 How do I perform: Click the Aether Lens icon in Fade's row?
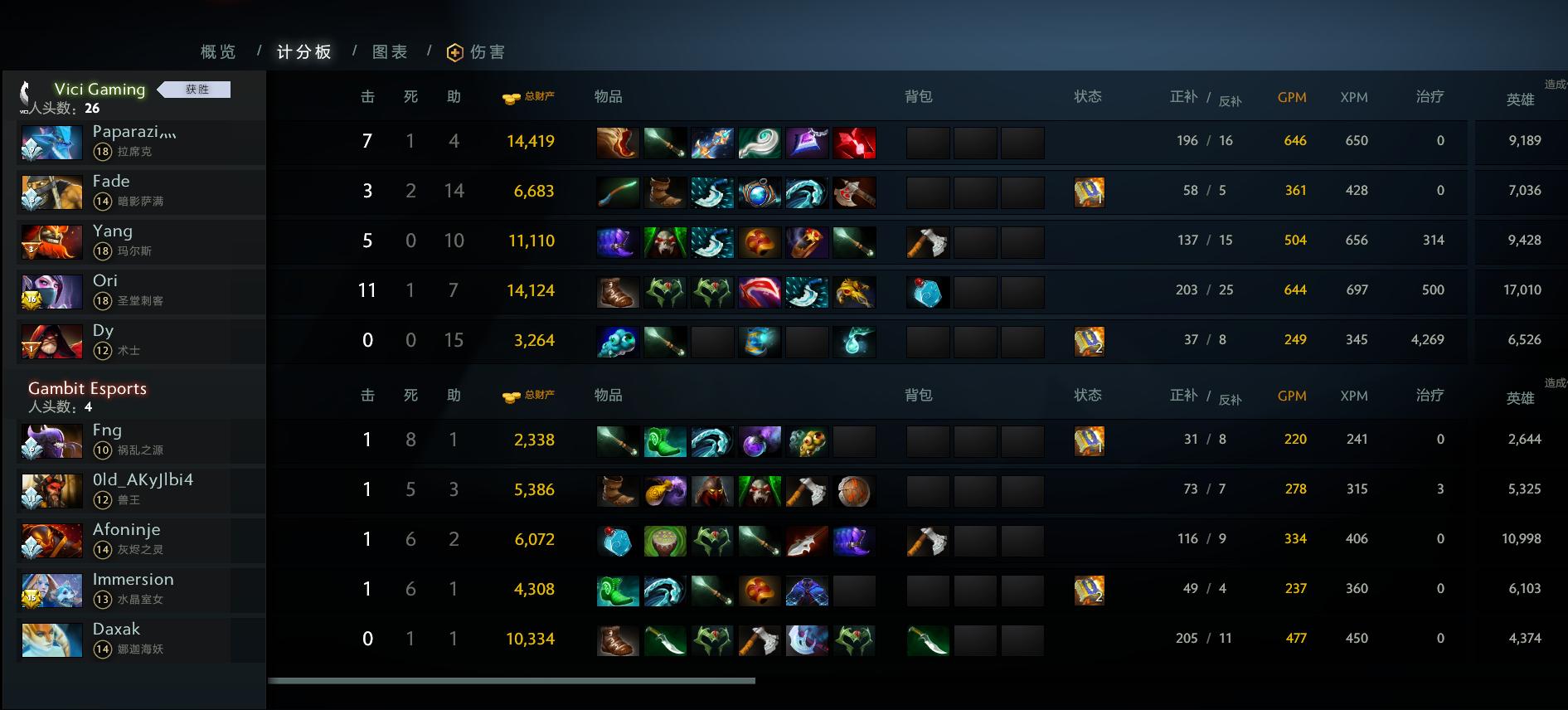[760, 192]
